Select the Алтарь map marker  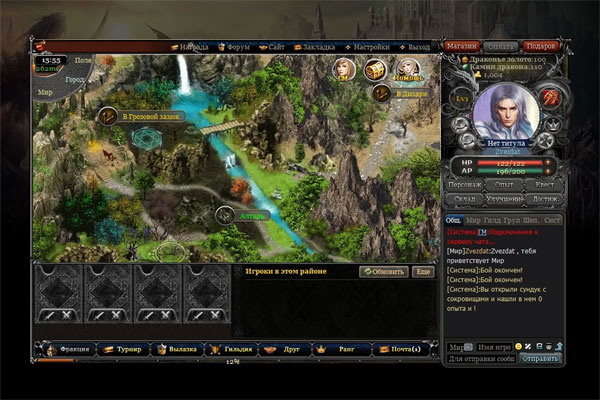coord(248,213)
